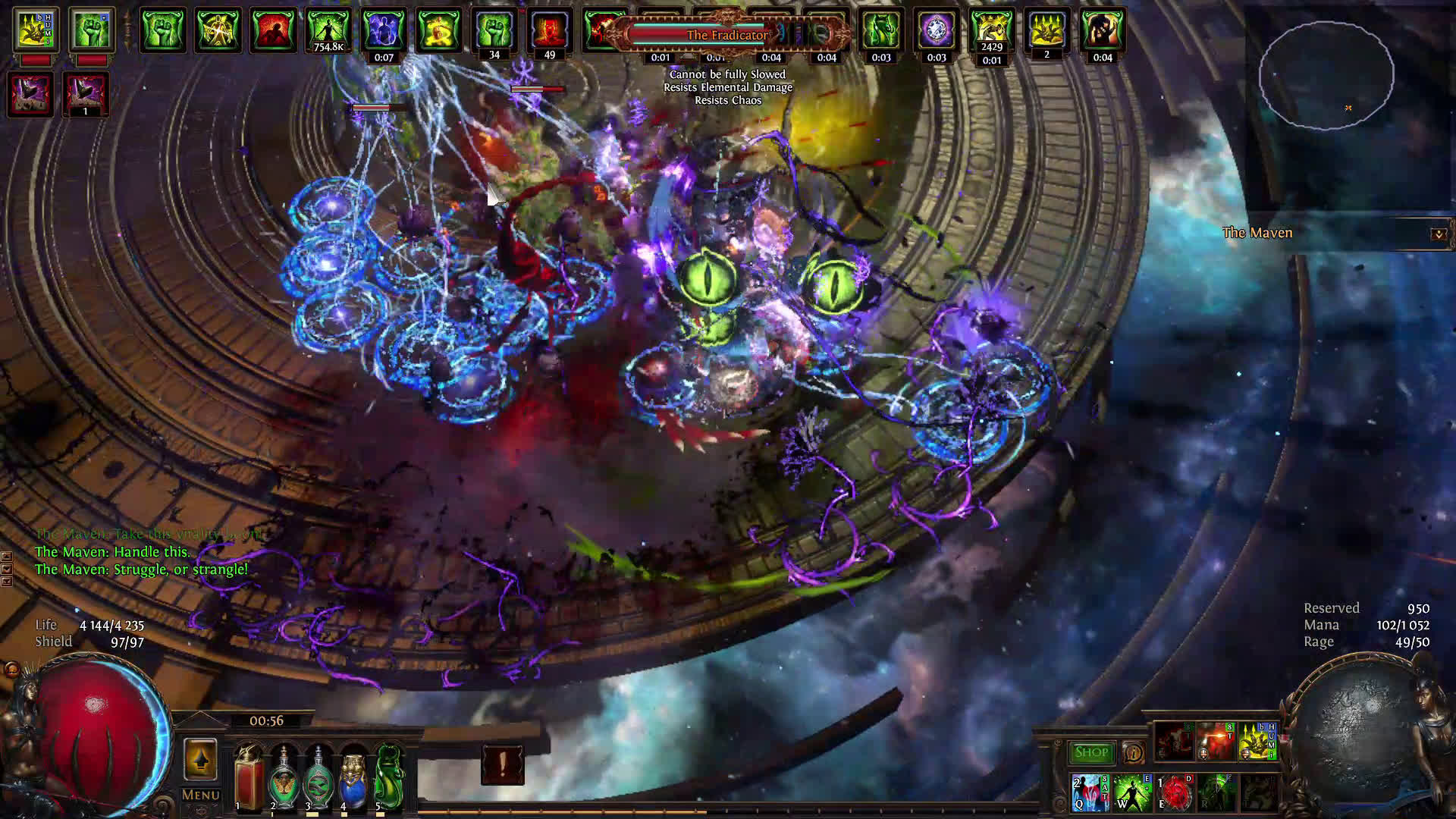The width and height of the screenshot is (1456, 819).
Task: Use the blue mana flask
Action: pos(353,779)
